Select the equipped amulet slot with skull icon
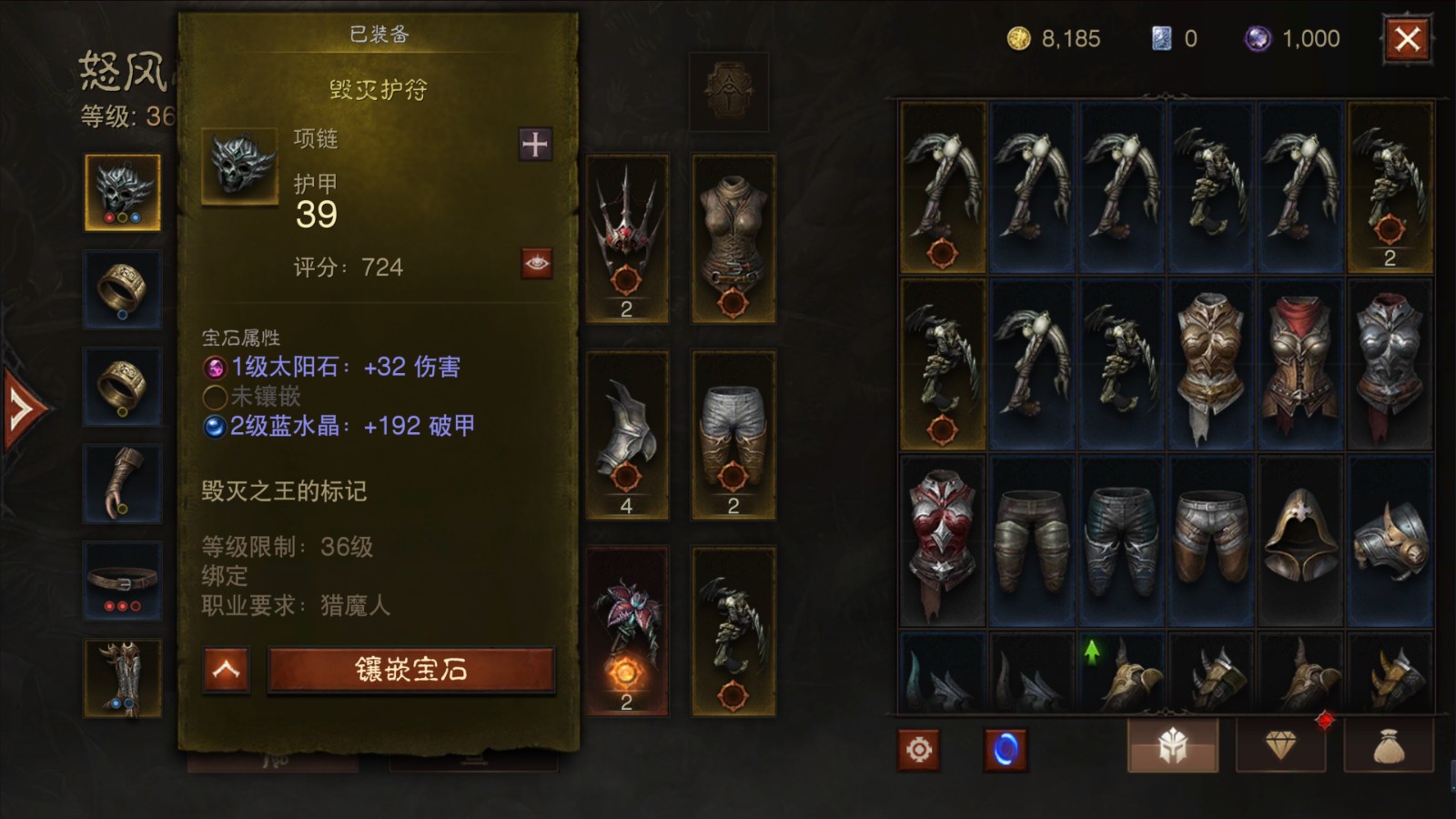The width and height of the screenshot is (1456, 819). click(121, 187)
